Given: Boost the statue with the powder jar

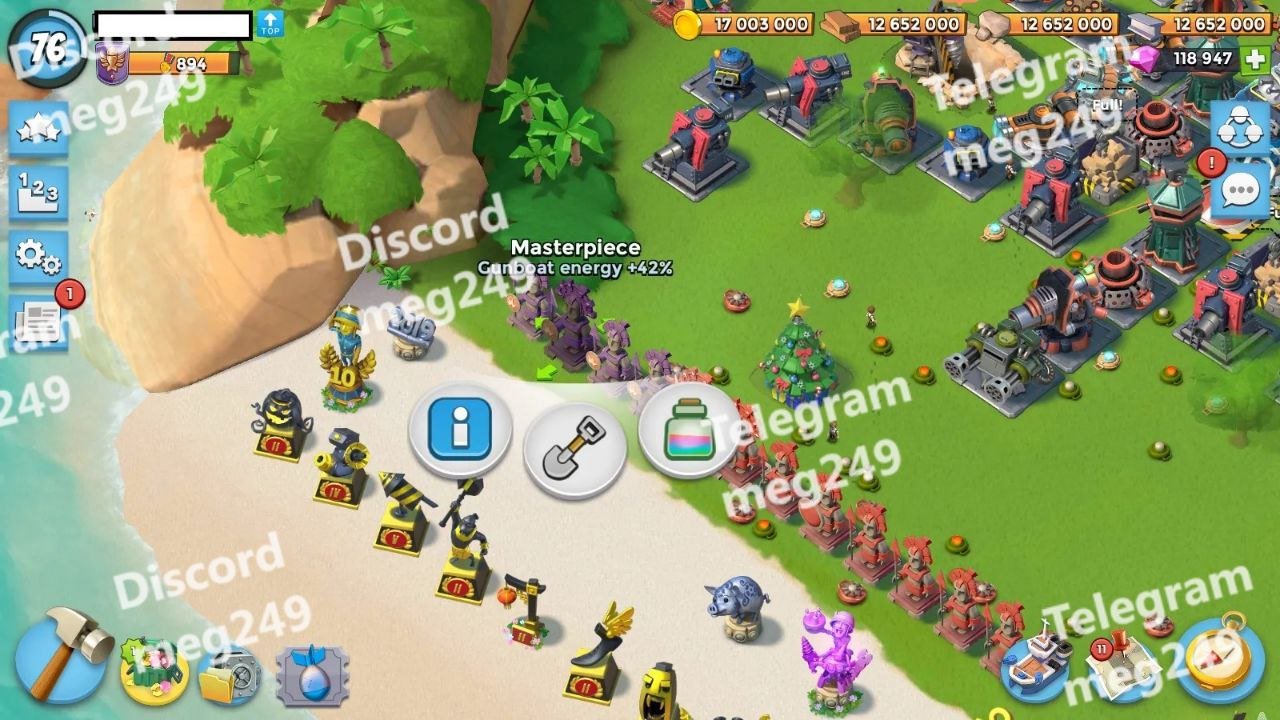Looking at the screenshot, I should tap(688, 430).
